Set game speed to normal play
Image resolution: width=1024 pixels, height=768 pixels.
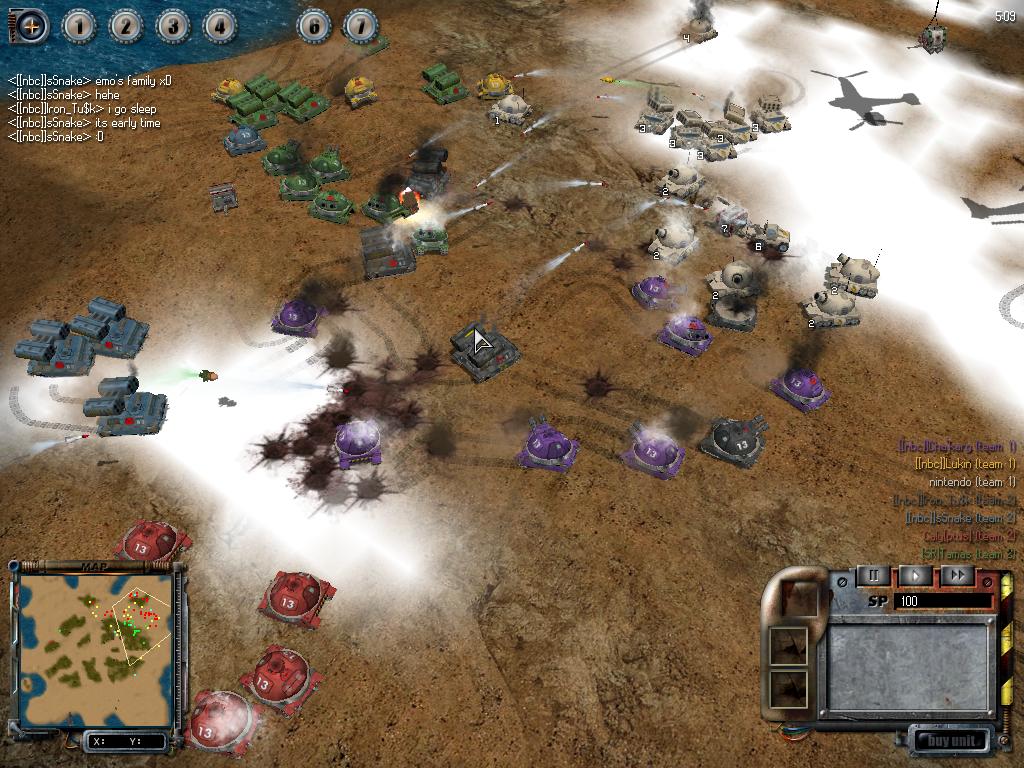click(x=915, y=575)
